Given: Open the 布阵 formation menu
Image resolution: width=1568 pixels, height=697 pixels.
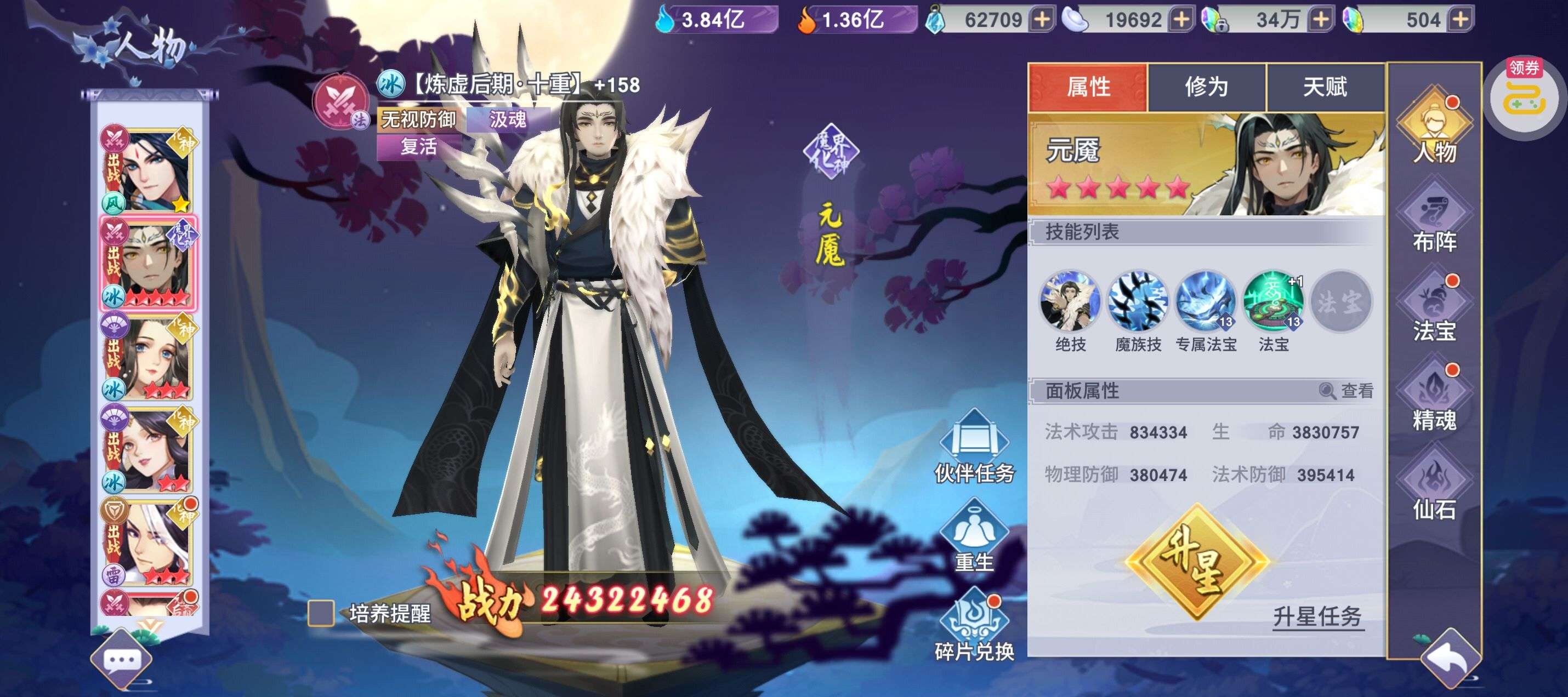Looking at the screenshot, I should 1434,219.
